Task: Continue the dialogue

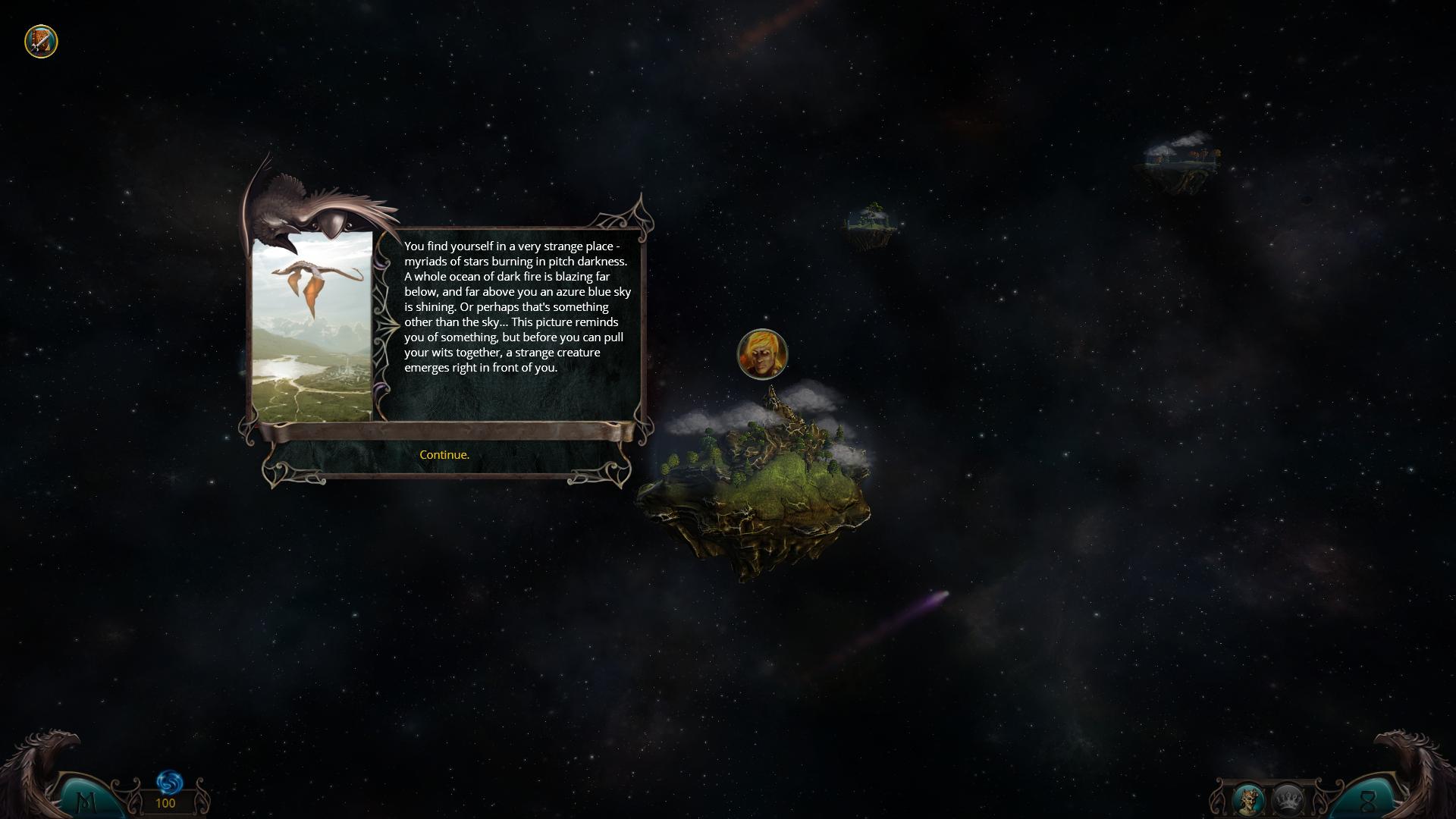Action: 444,455
